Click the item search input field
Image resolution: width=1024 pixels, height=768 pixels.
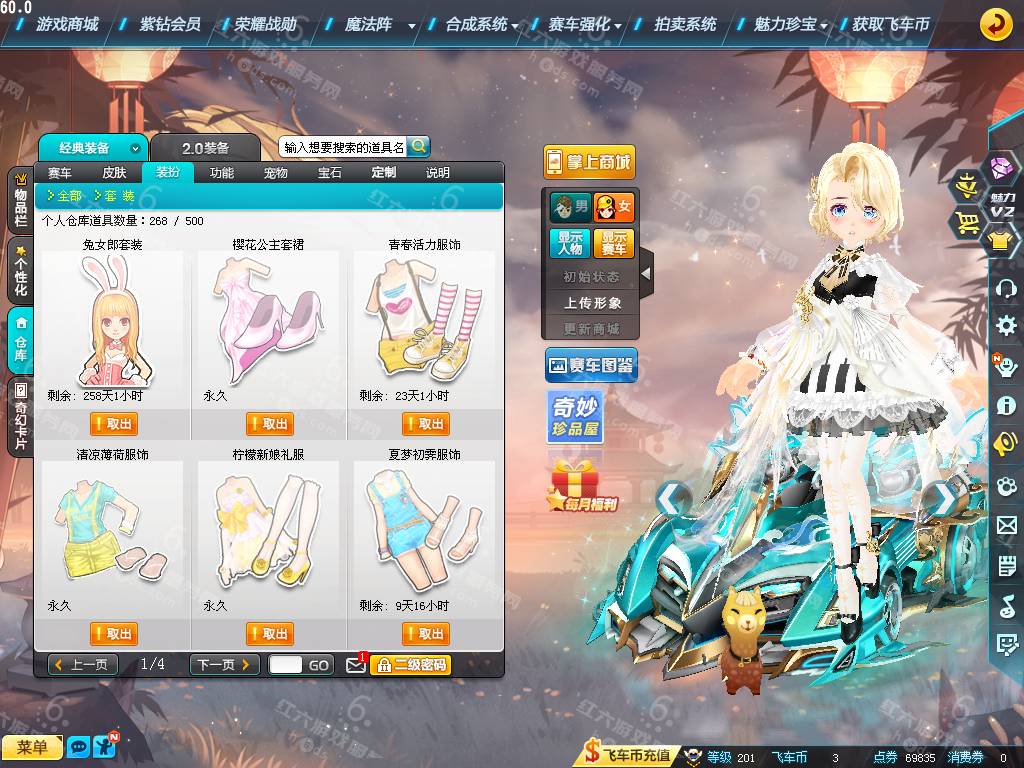pyautogui.click(x=343, y=147)
